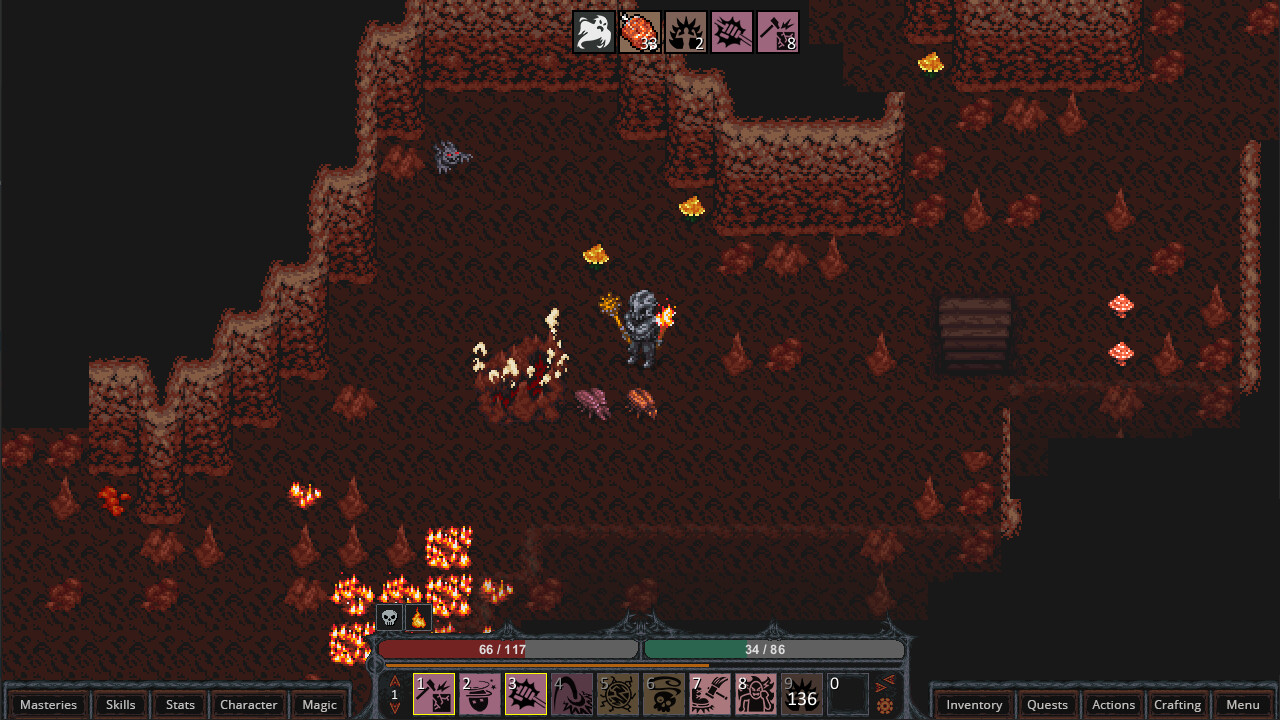
Task: Activate the skull skill in hotbar slot 6
Action: [662, 693]
